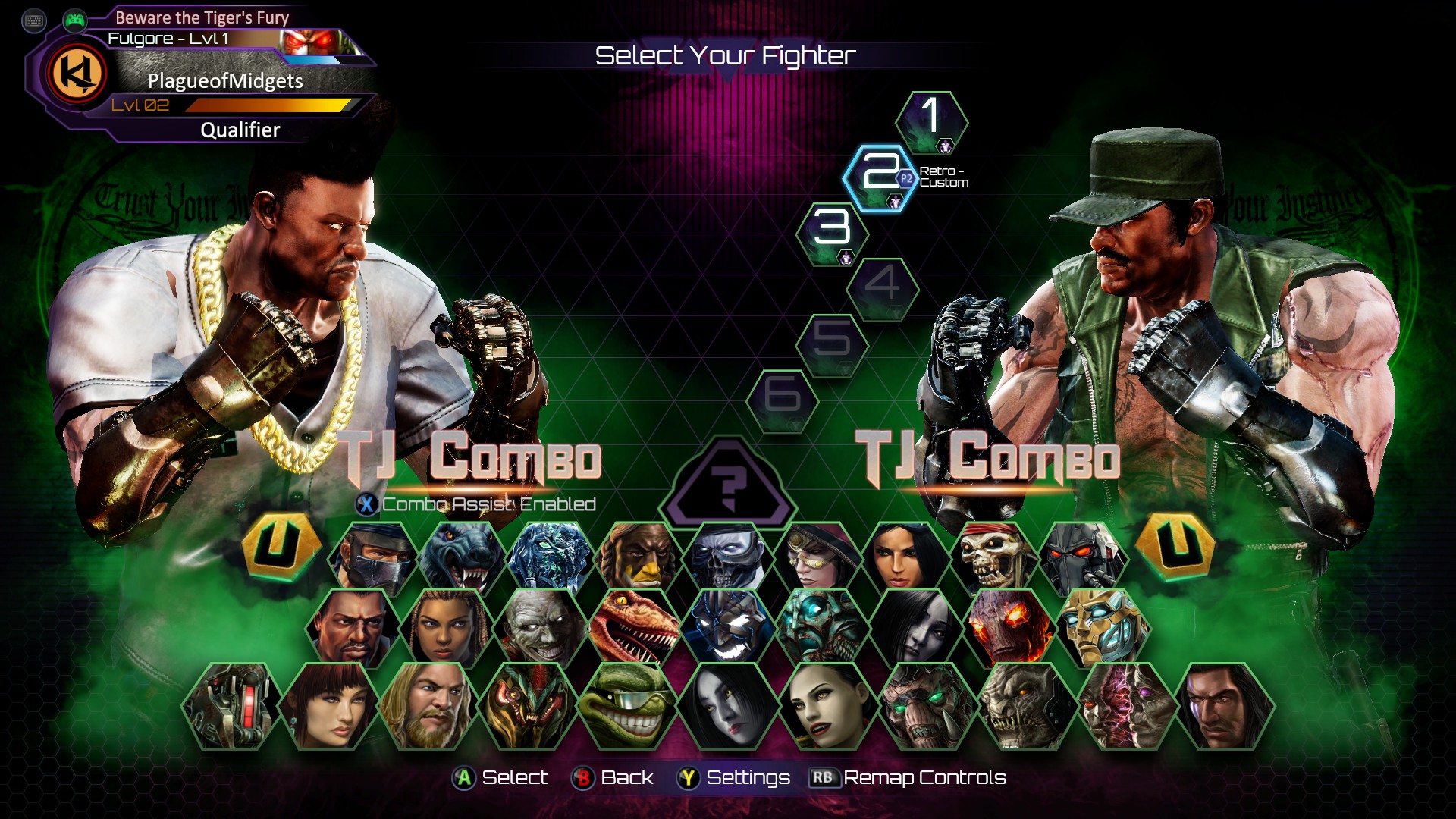This screenshot has height=819, width=1456.
Task: Select Tusk the bearded barbarian
Action: tap(427, 707)
